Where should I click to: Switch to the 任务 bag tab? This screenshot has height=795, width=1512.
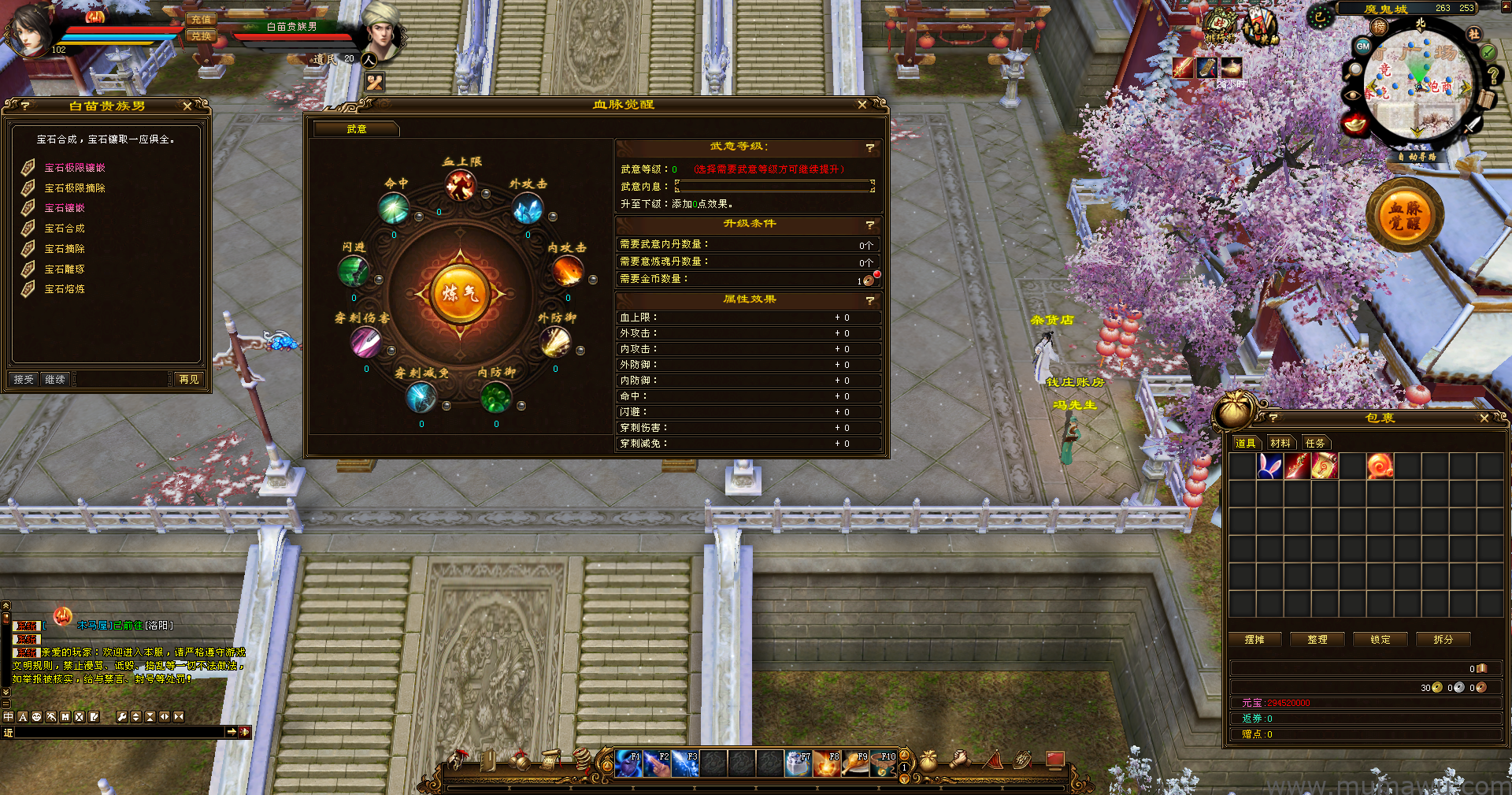click(1315, 443)
